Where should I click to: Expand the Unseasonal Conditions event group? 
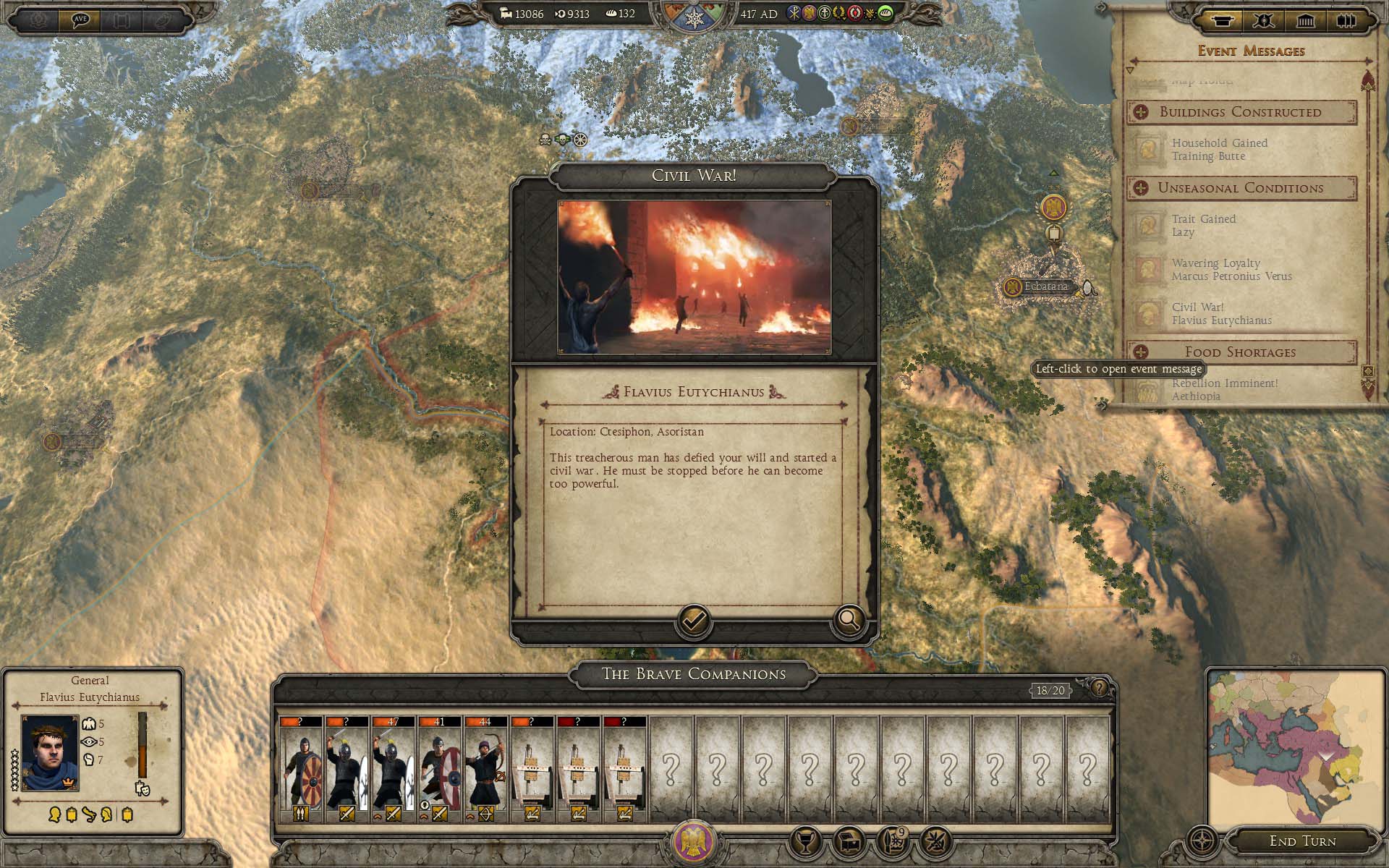coord(1141,188)
